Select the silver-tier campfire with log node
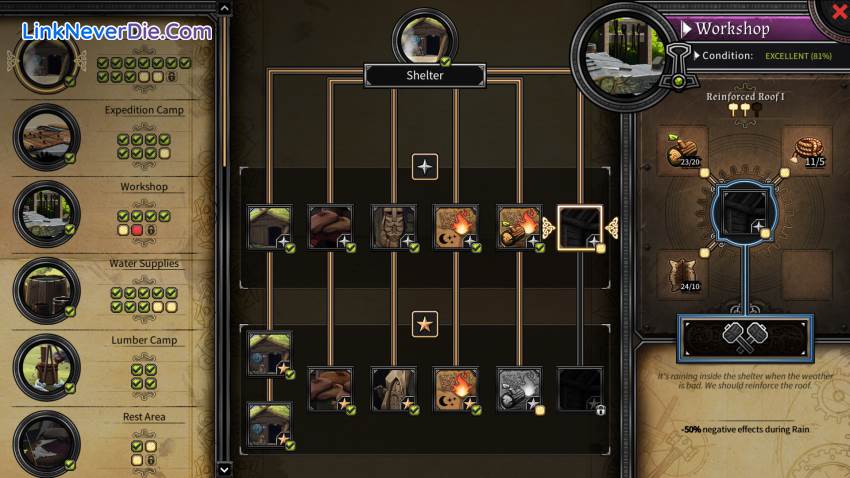The width and height of the screenshot is (850, 478). [519, 228]
